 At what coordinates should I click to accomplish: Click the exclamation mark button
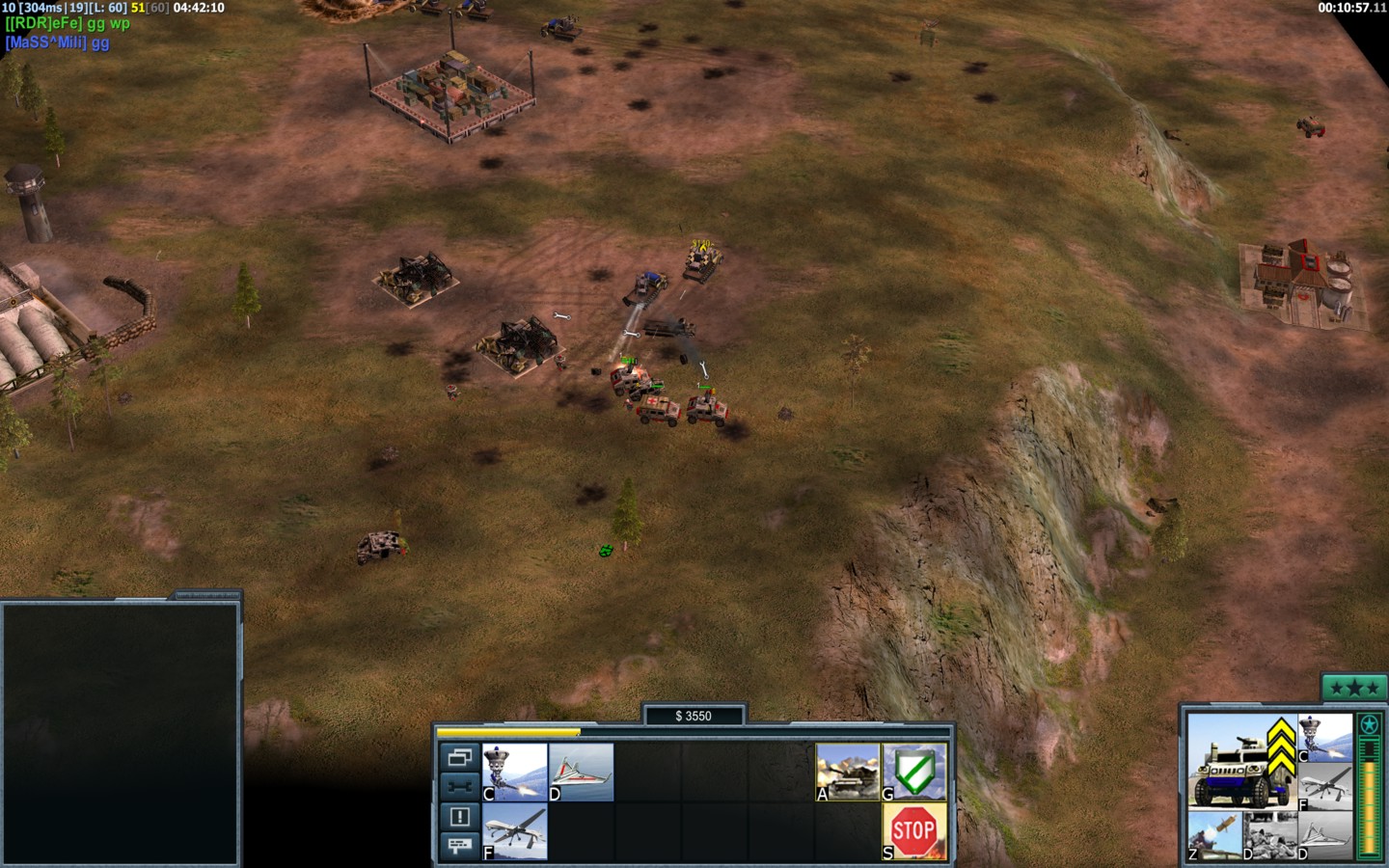coord(459,817)
